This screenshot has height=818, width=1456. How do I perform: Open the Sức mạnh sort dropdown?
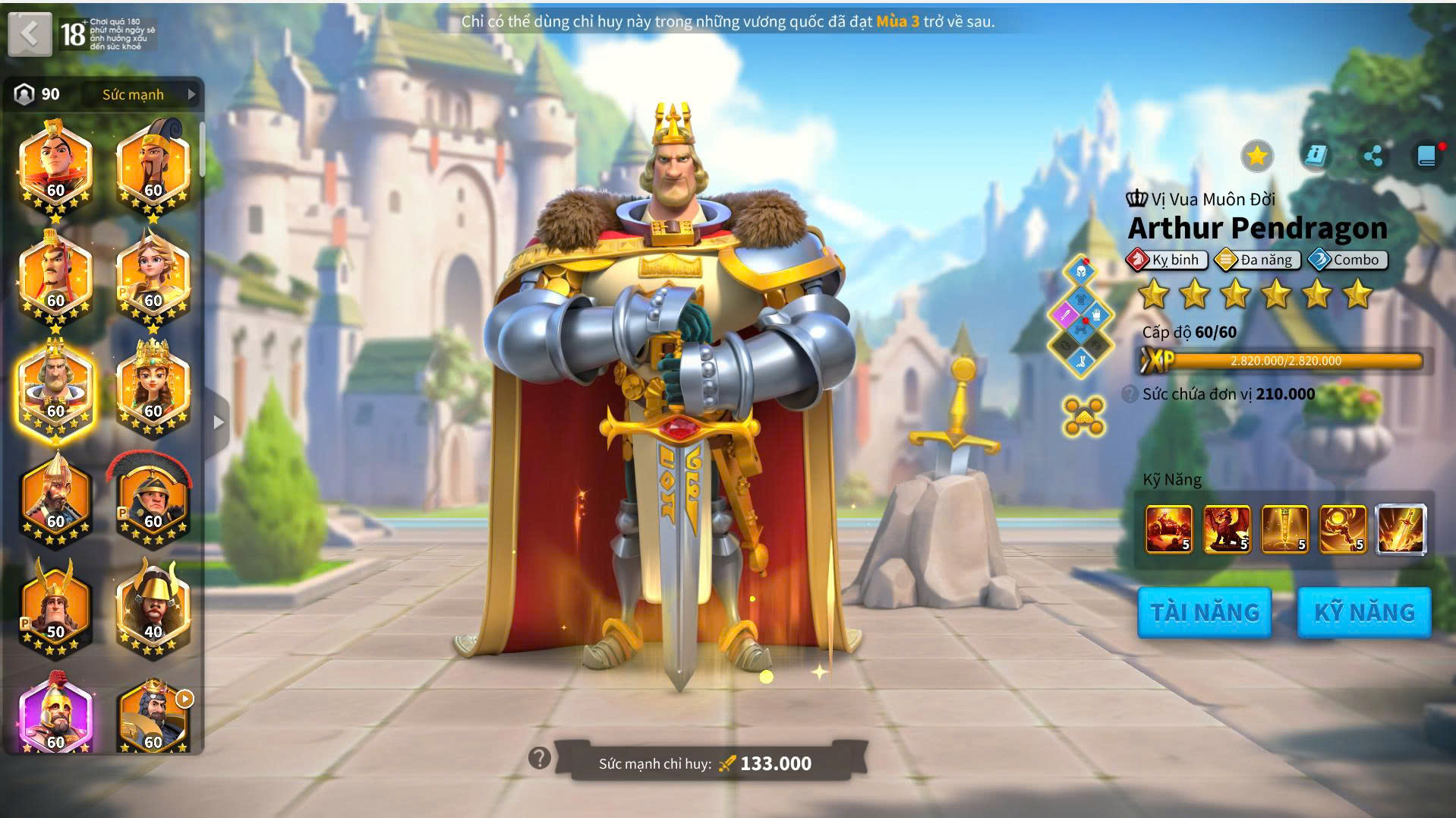148,94
